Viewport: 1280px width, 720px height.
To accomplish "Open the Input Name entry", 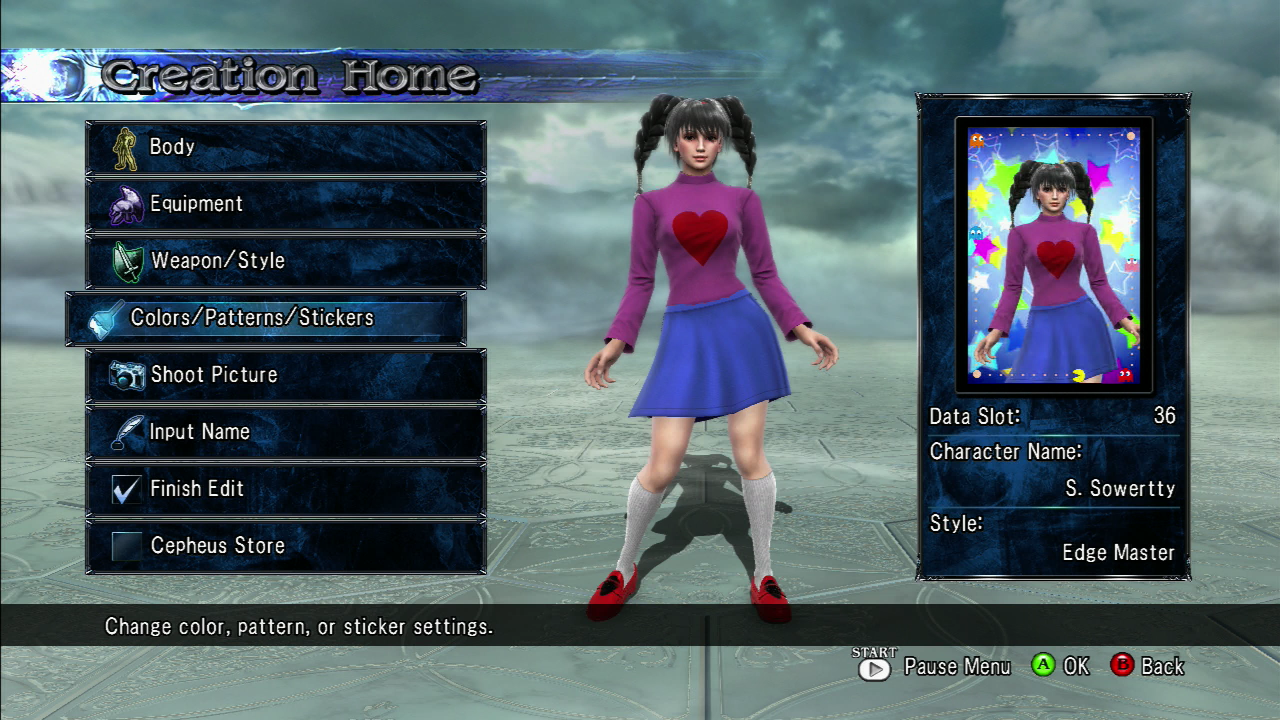I will (x=286, y=432).
